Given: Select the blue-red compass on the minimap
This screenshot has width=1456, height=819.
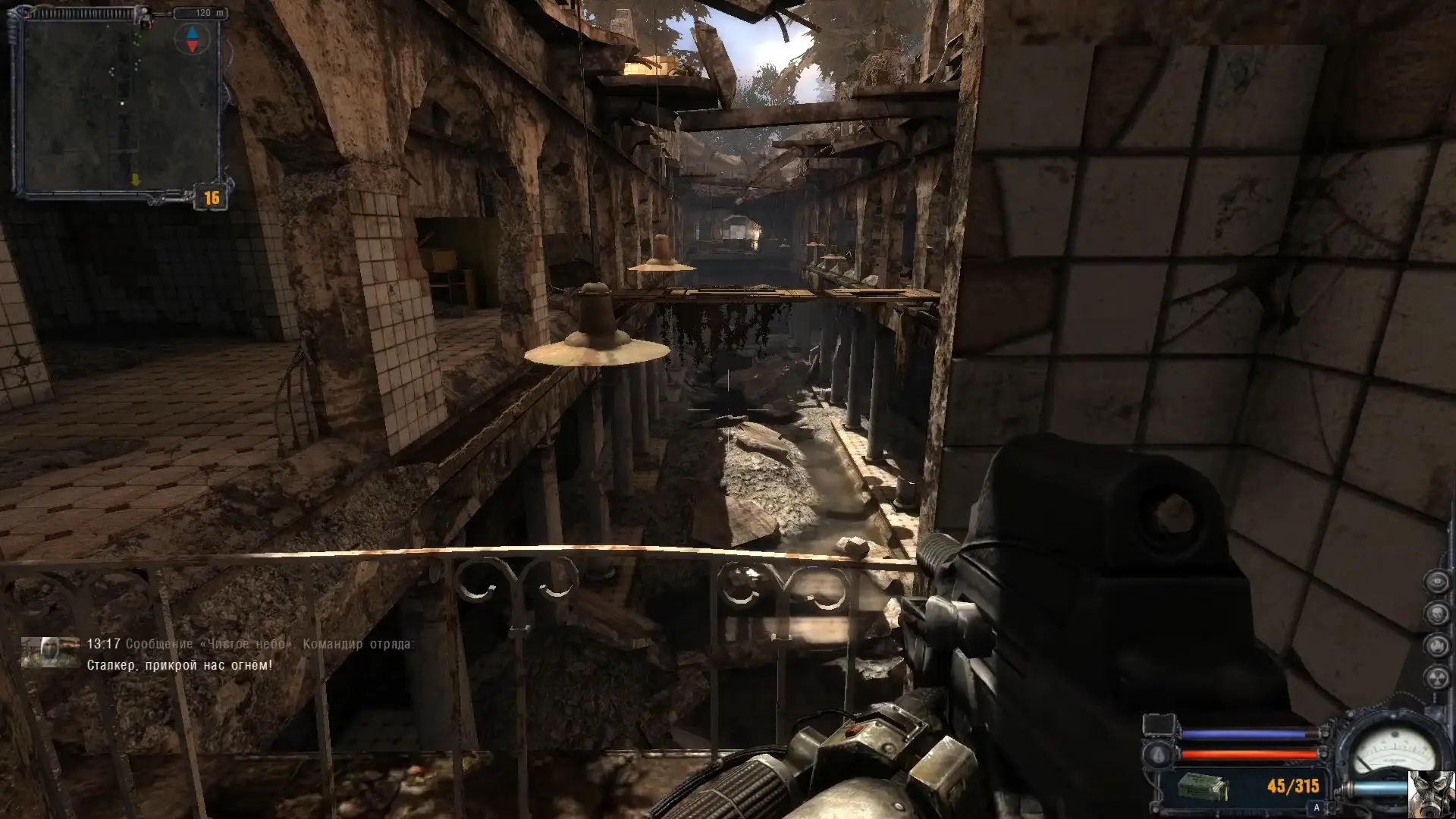Looking at the screenshot, I should click(192, 39).
